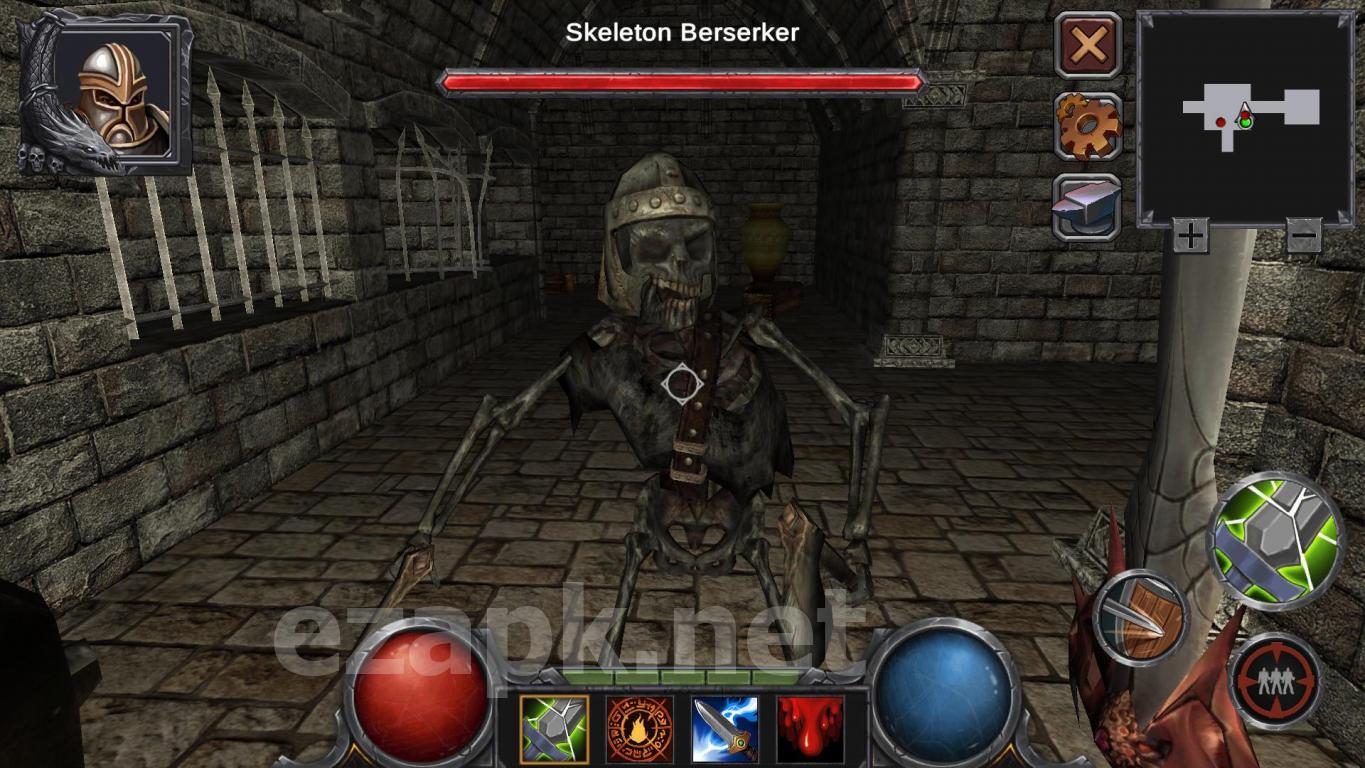Image resolution: width=1365 pixels, height=768 pixels.
Task: Tap the sword and shield block button
Action: (1140, 618)
